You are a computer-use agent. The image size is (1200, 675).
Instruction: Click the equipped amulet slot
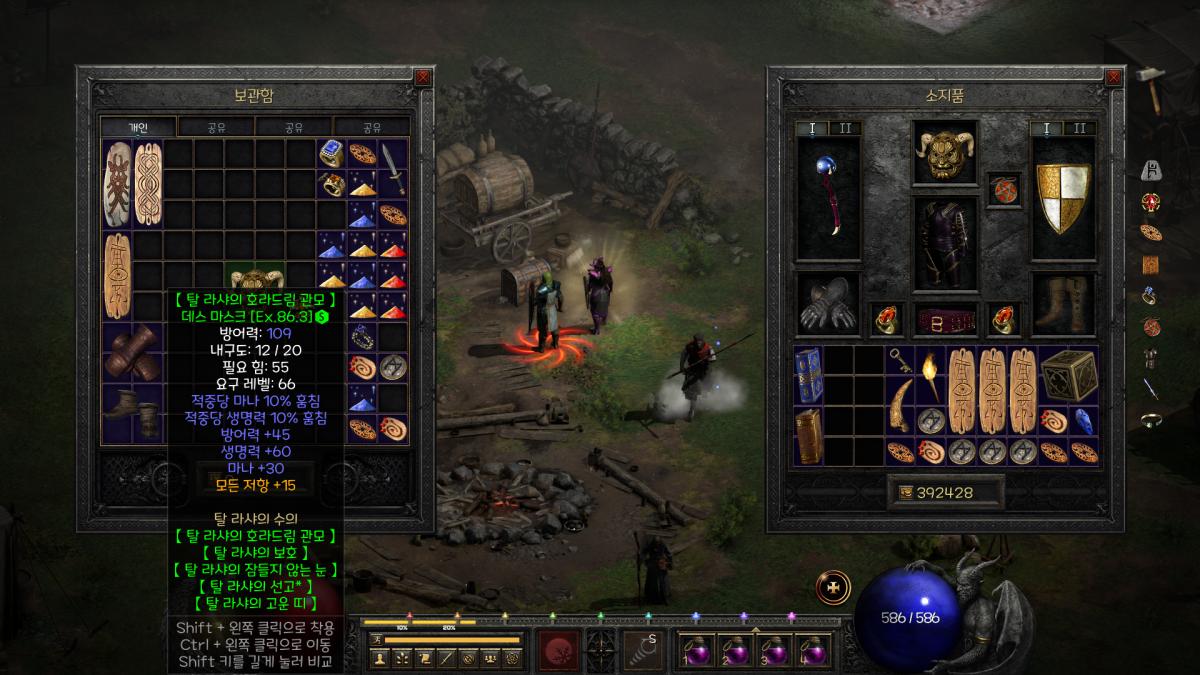click(x=1003, y=190)
